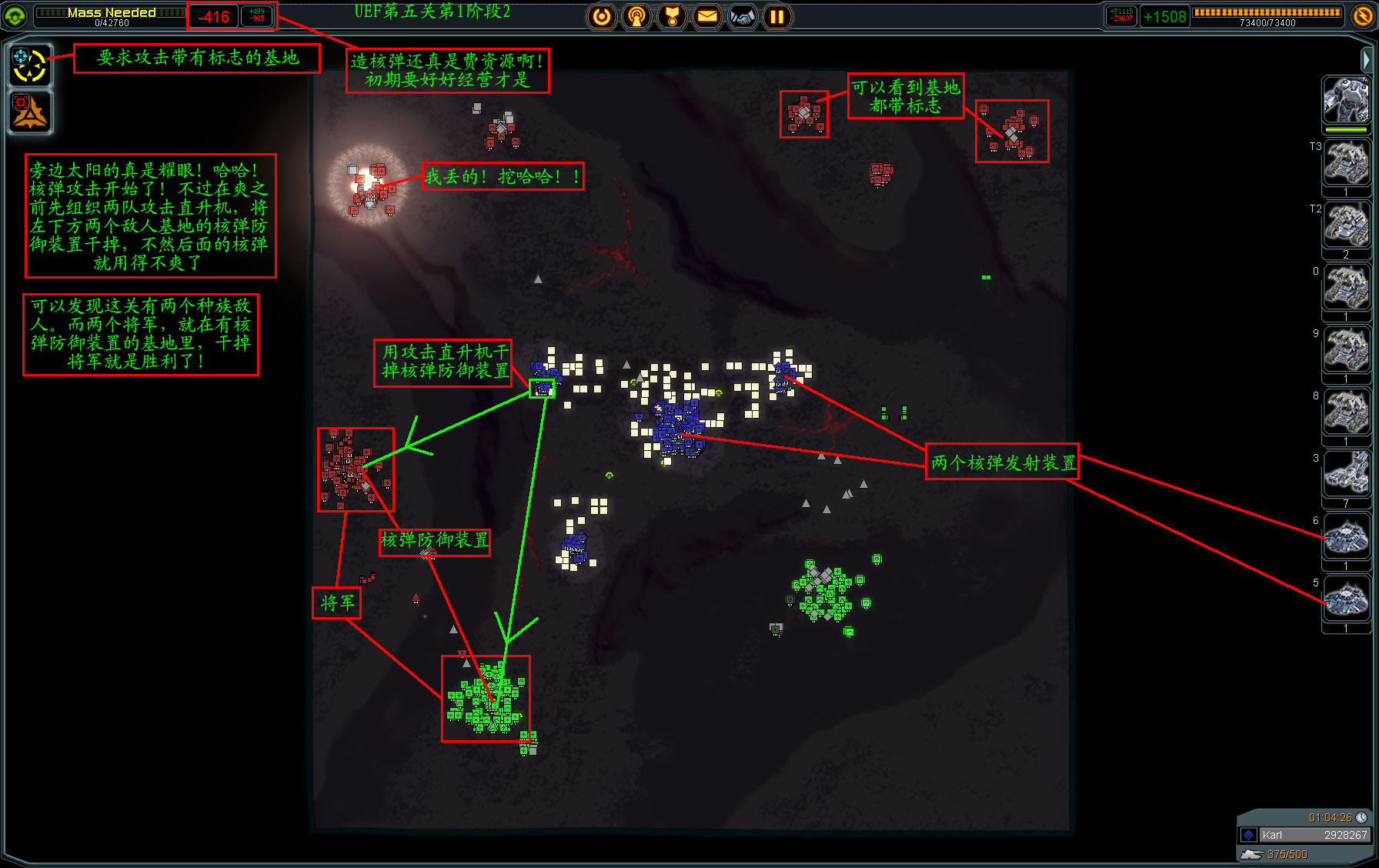Collapse the unit group panel arrow

pos(1365,58)
